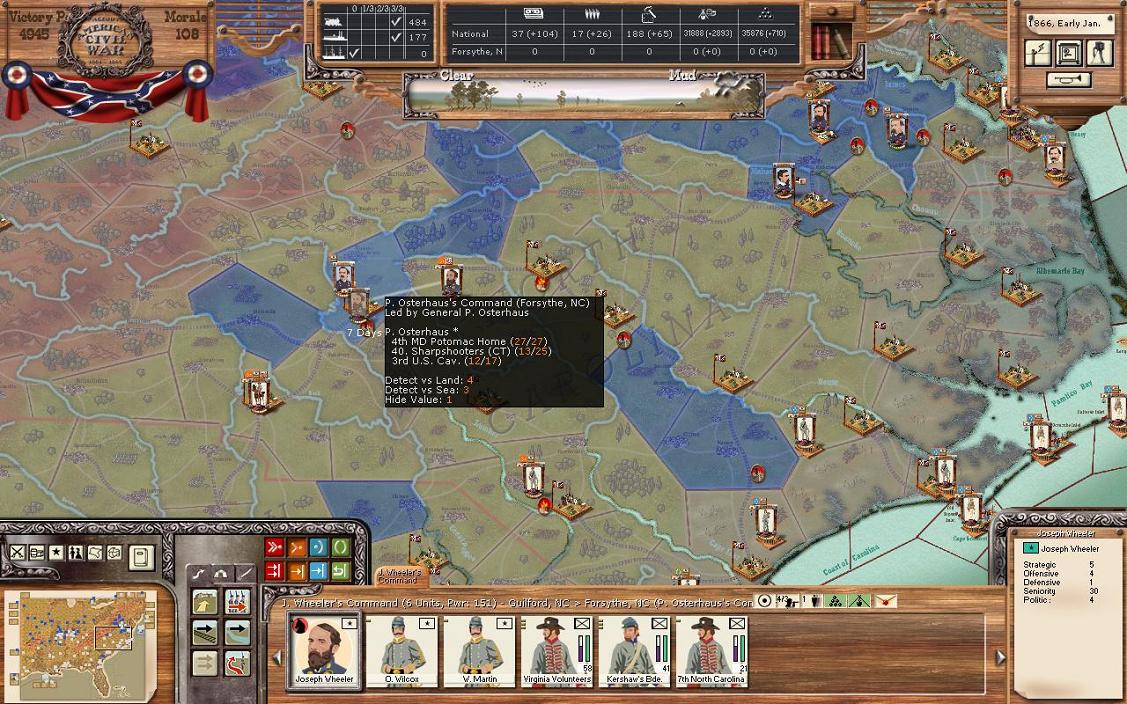The width and height of the screenshot is (1127, 704).
Task: Click the camera on tripod button
Action: click(1100, 53)
